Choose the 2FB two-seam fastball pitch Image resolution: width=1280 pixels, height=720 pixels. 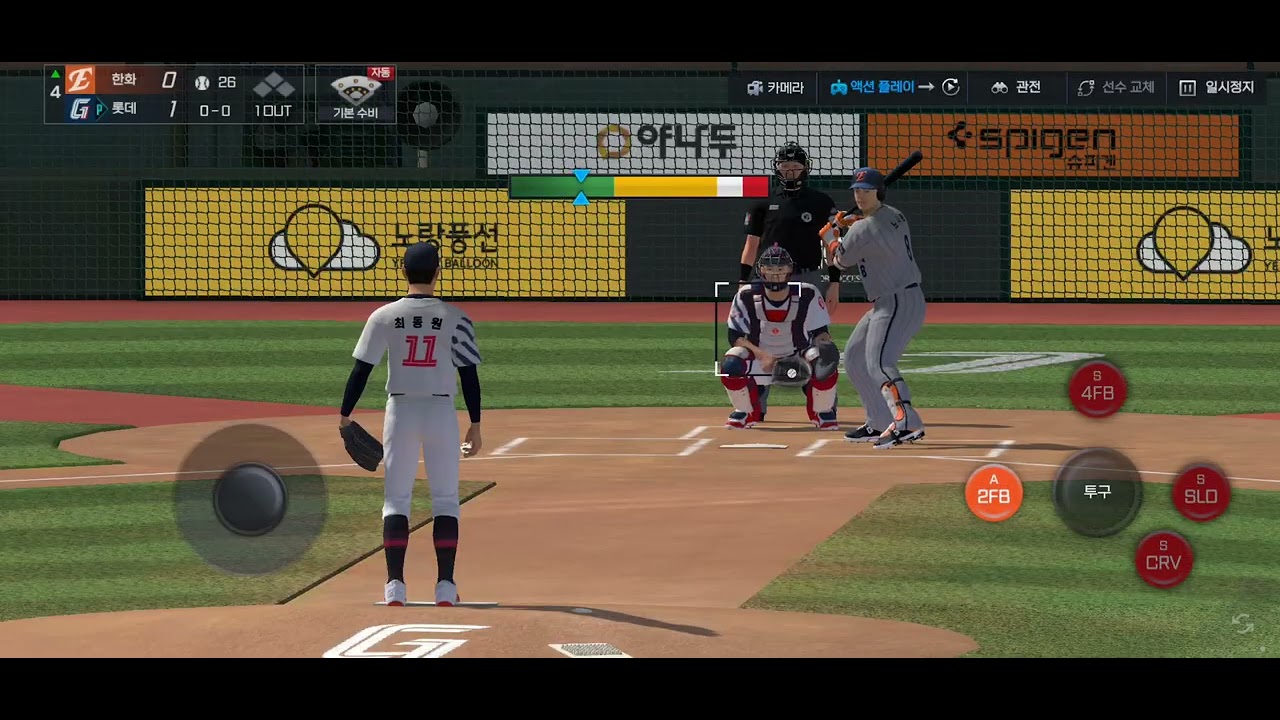993,492
